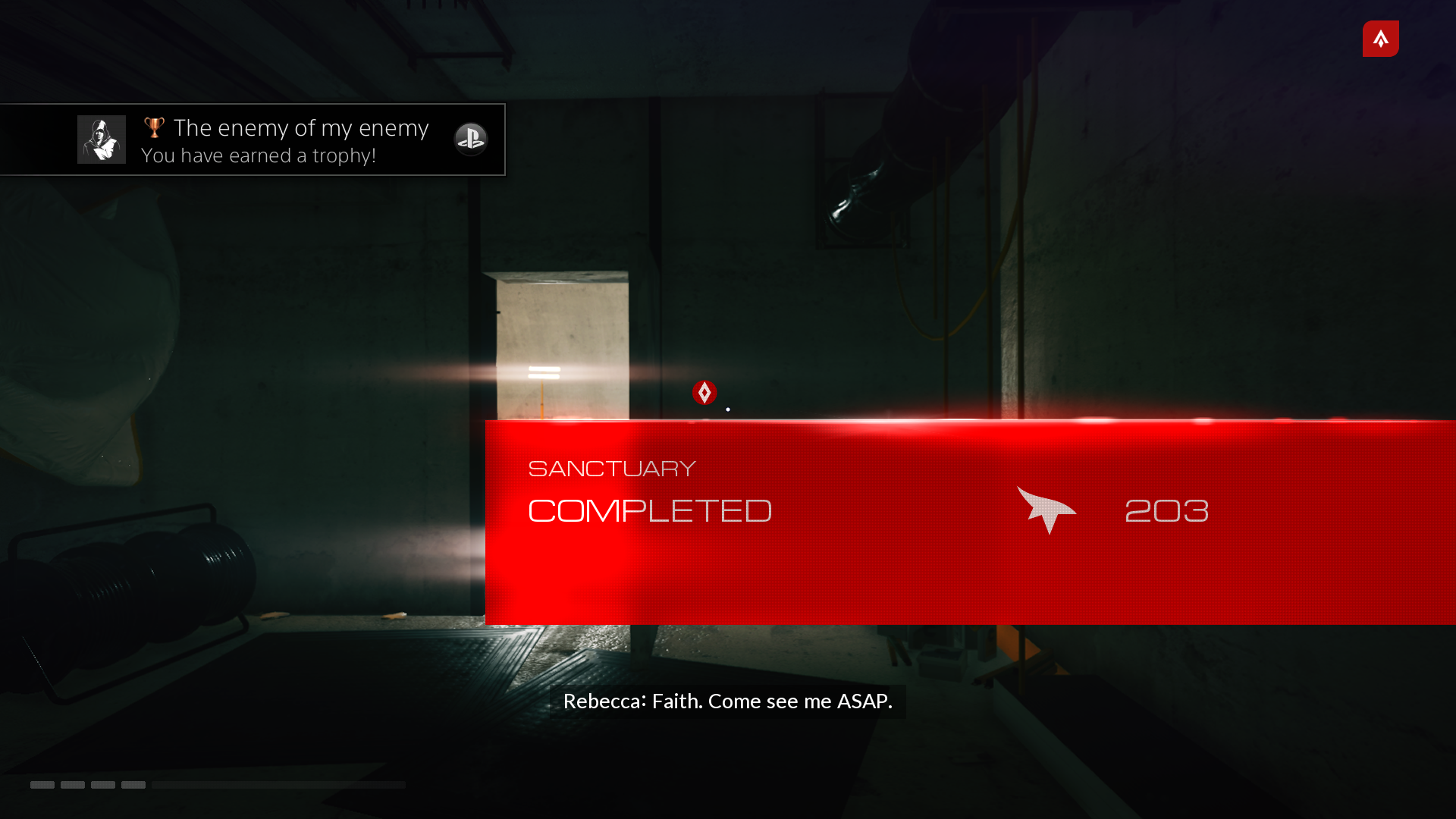The height and width of the screenshot is (819, 1456).
Task: Toggle the first shift charge segment bottom-left
Action: (43, 785)
